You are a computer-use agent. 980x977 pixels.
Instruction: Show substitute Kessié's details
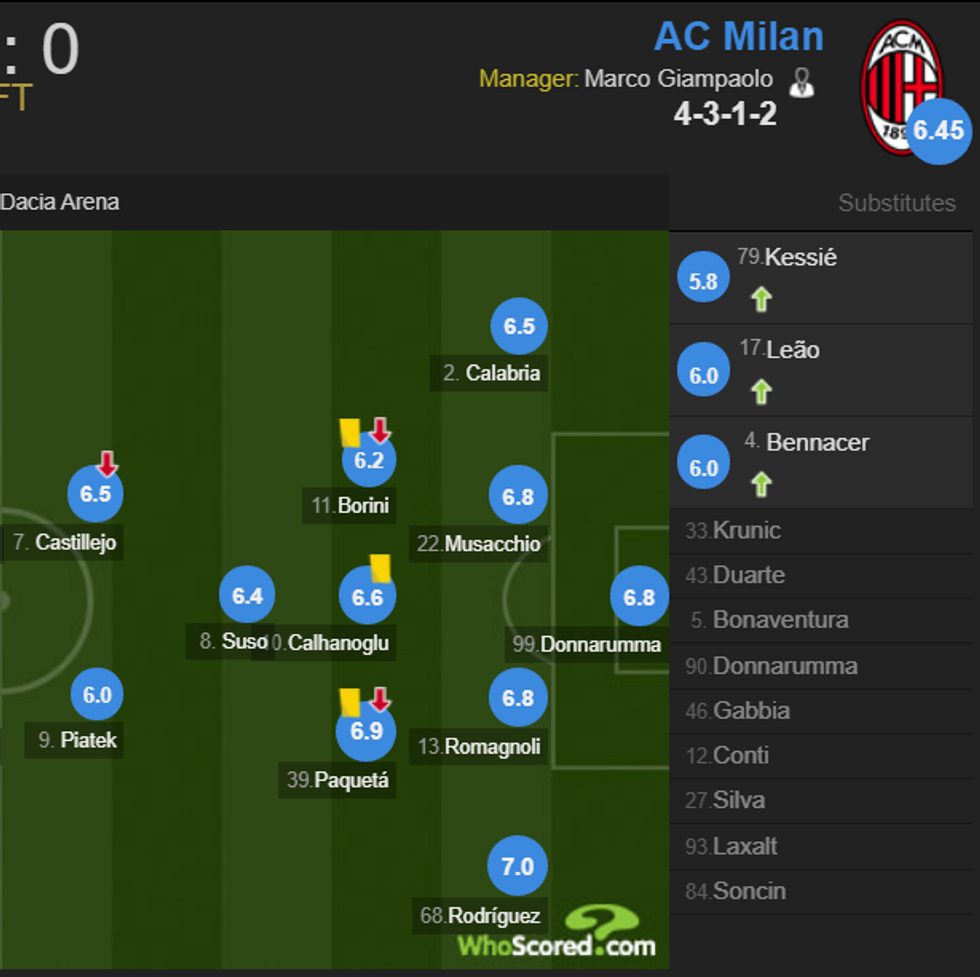[x=800, y=258]
